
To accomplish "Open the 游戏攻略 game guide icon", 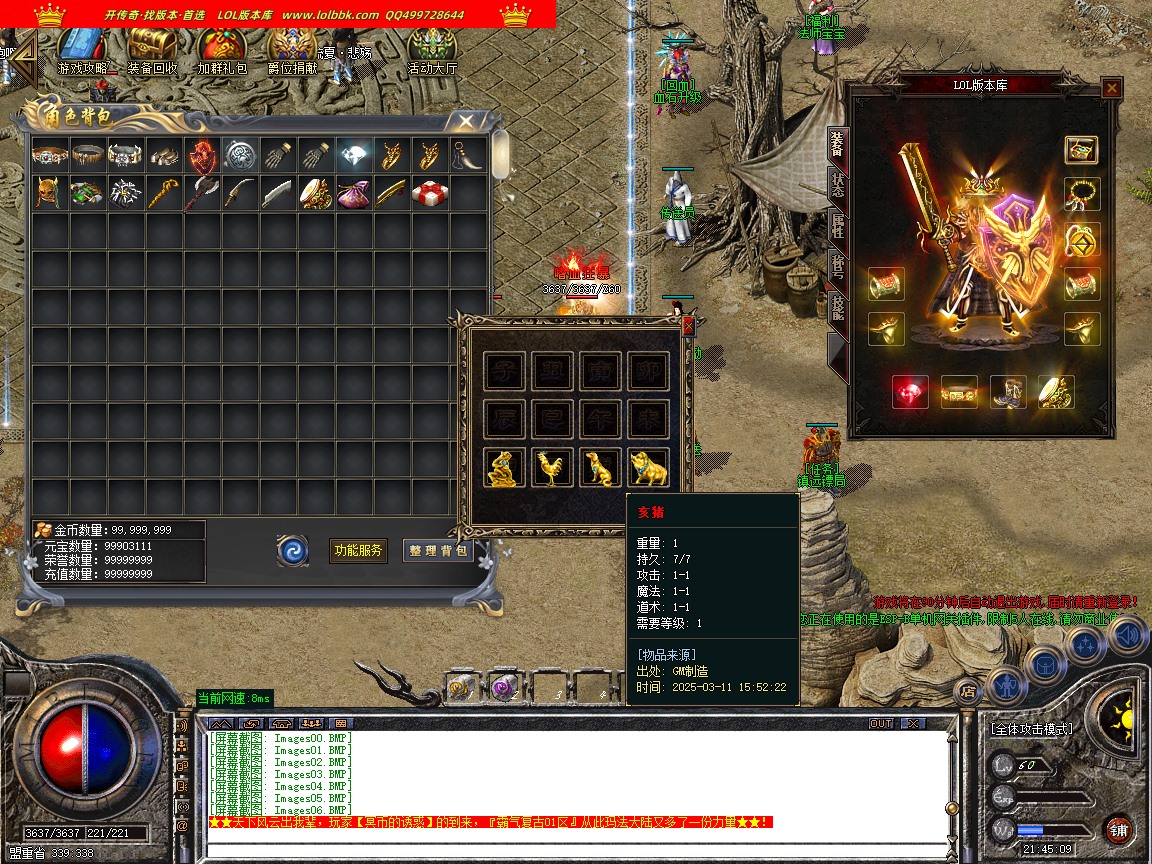I will 85,50.
